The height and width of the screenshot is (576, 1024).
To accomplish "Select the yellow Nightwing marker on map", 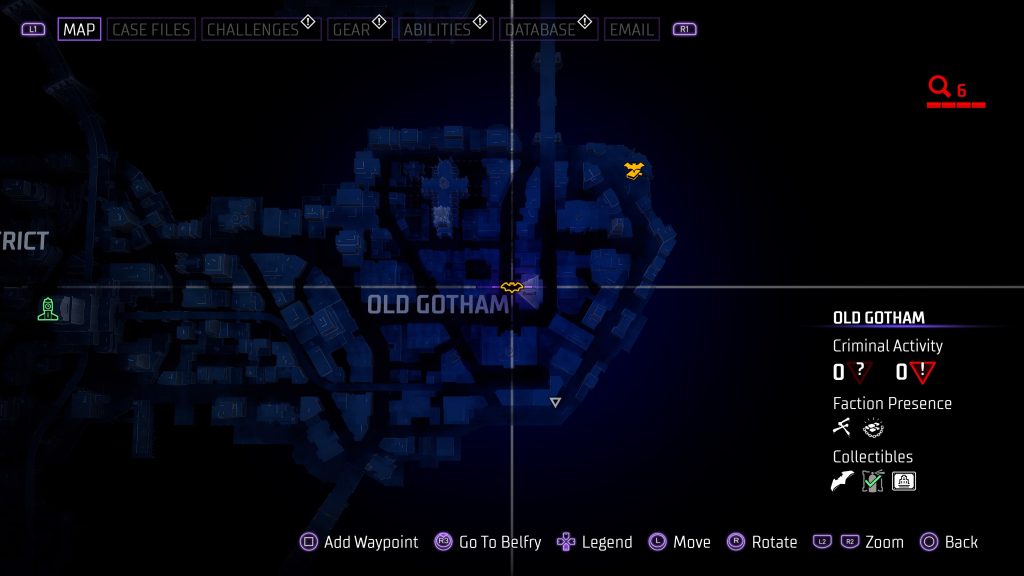I will click(633, 170).
